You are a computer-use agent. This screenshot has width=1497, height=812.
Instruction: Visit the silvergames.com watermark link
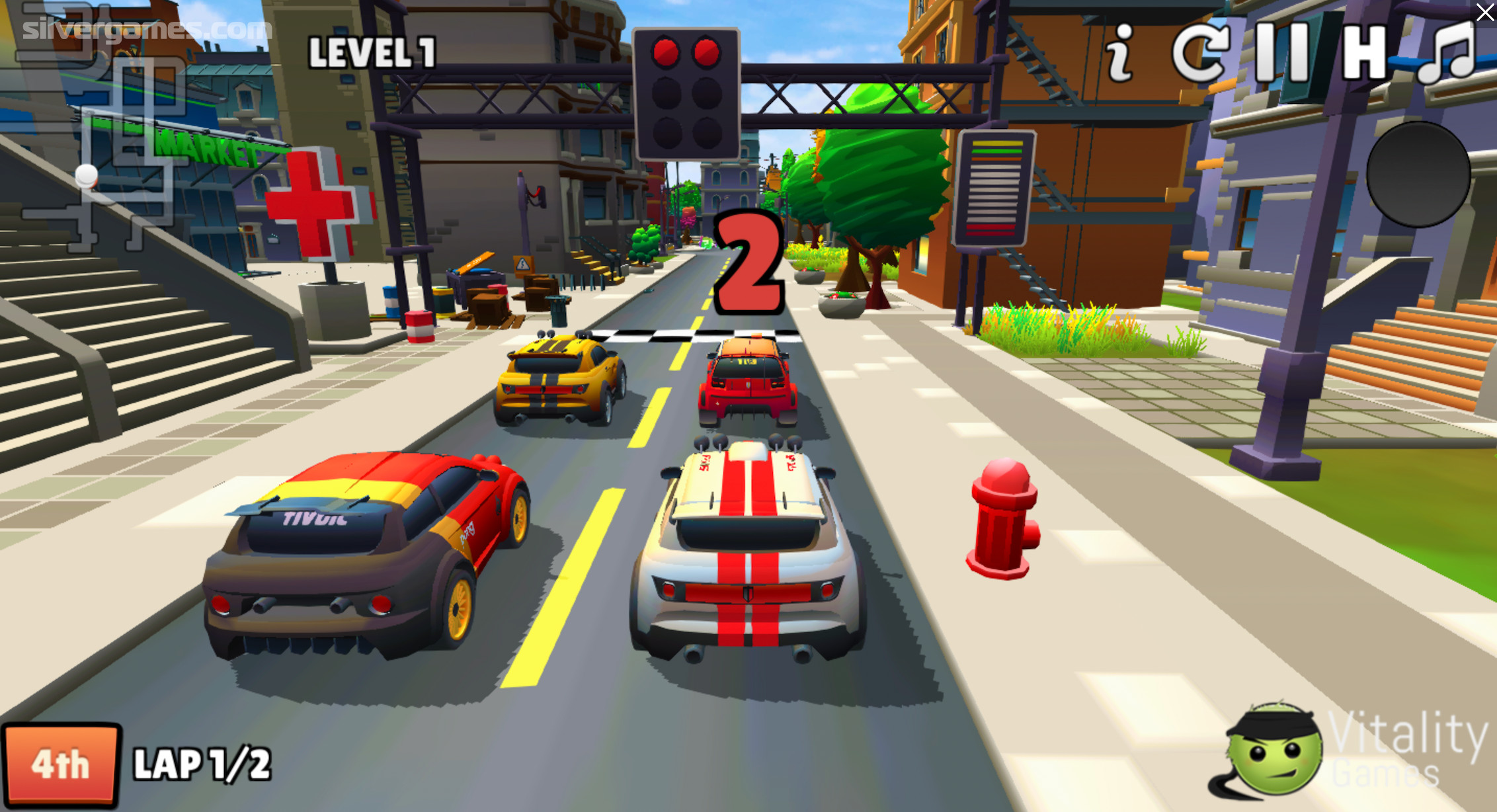coord(147,29)
